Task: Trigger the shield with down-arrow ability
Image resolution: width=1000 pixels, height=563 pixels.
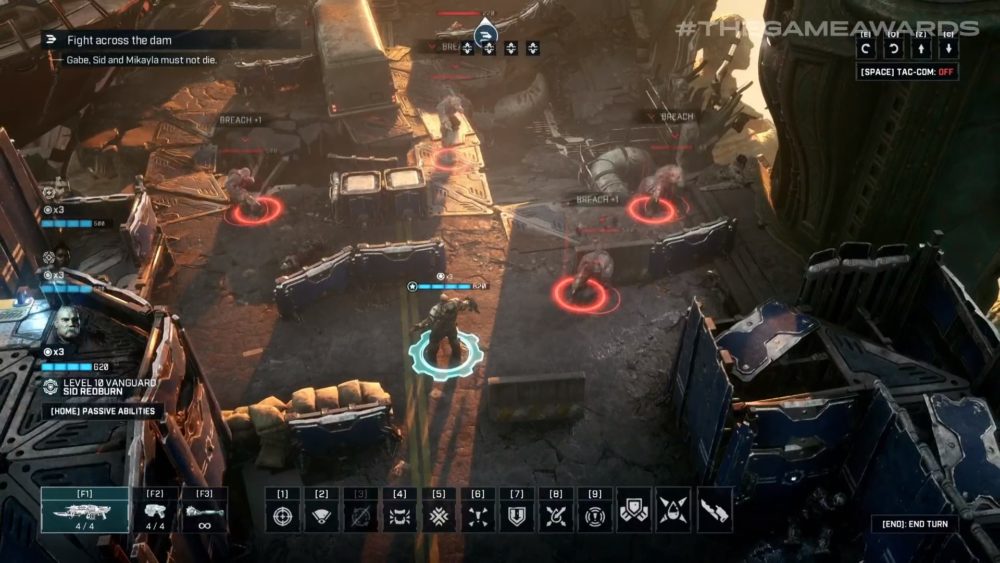Action: [x=517, y=516]
